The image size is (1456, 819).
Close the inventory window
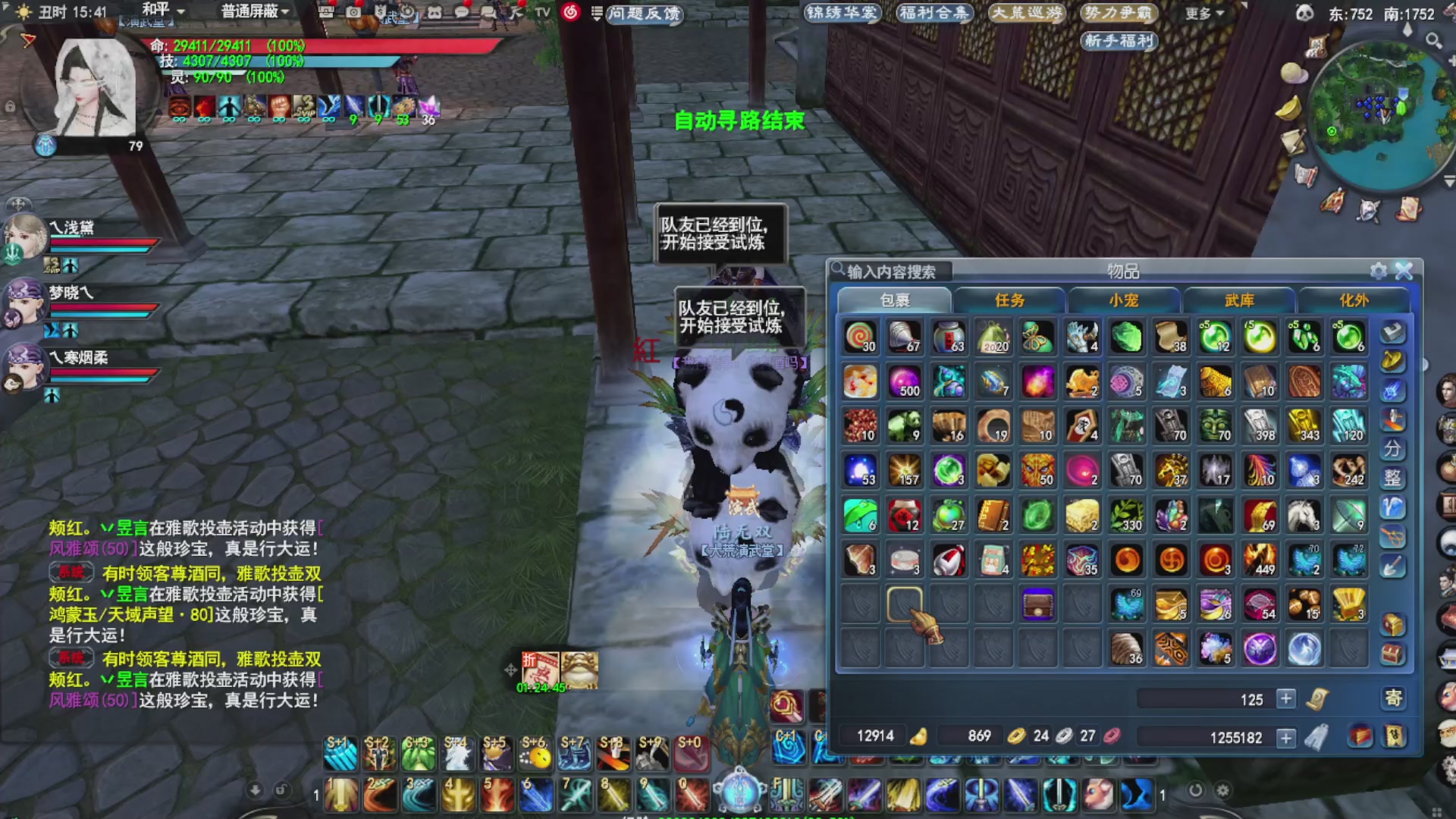coord(1404,271)
